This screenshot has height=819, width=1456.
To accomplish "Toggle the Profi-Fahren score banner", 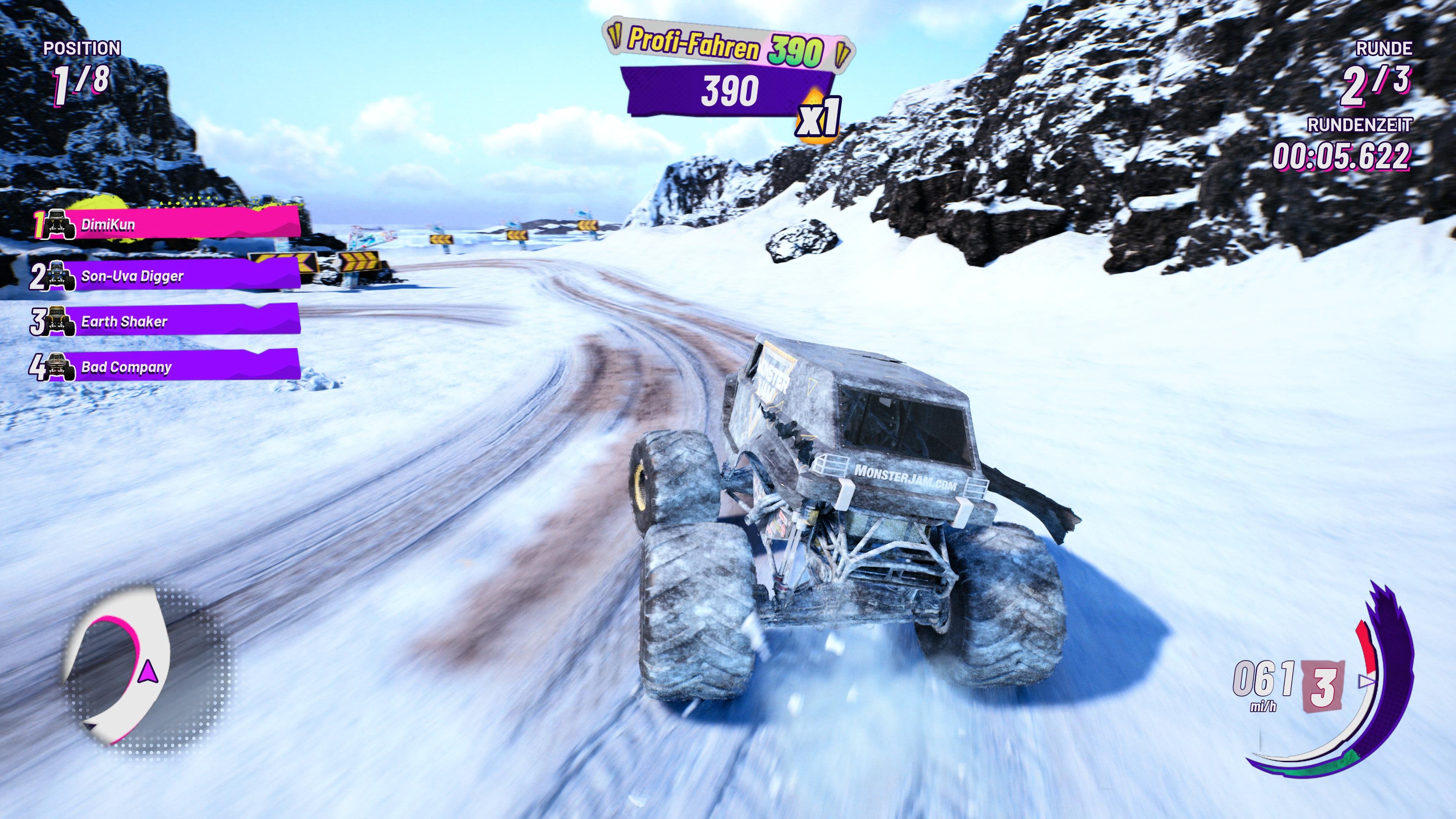I will tap(725, 47).
